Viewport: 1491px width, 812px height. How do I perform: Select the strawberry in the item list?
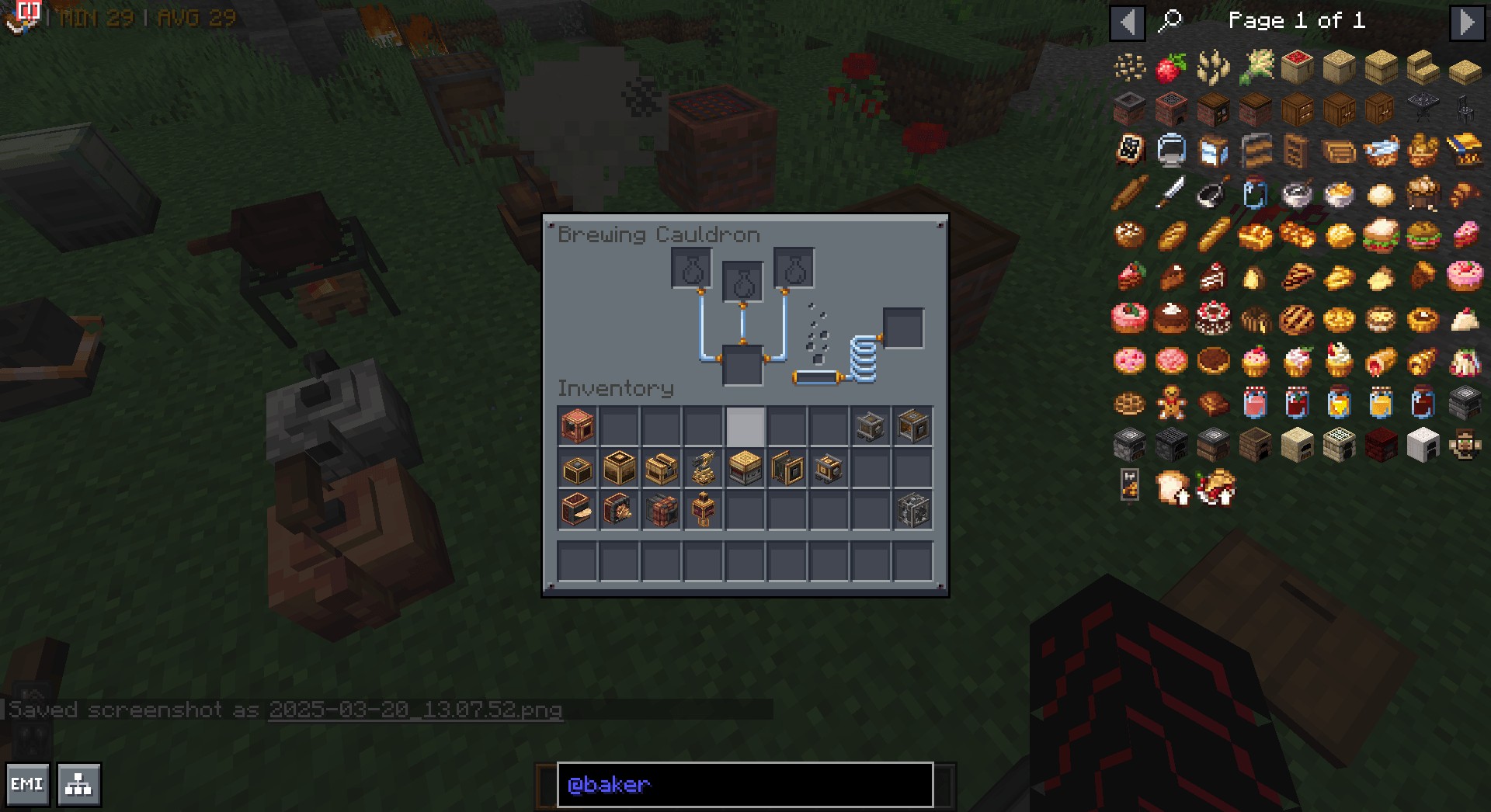coord(1170,68)
